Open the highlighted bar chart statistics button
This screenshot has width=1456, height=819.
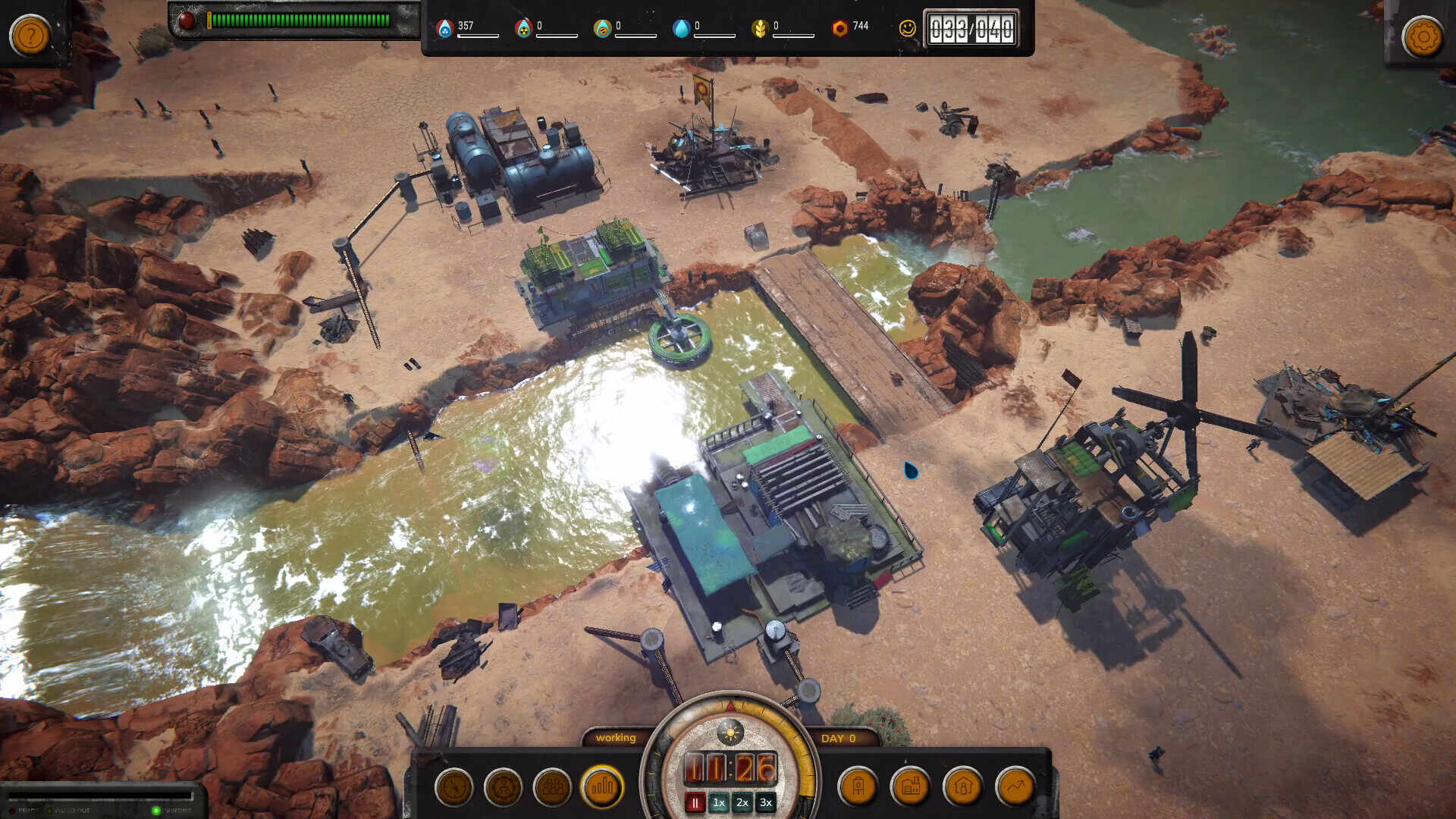click(602, 787)
